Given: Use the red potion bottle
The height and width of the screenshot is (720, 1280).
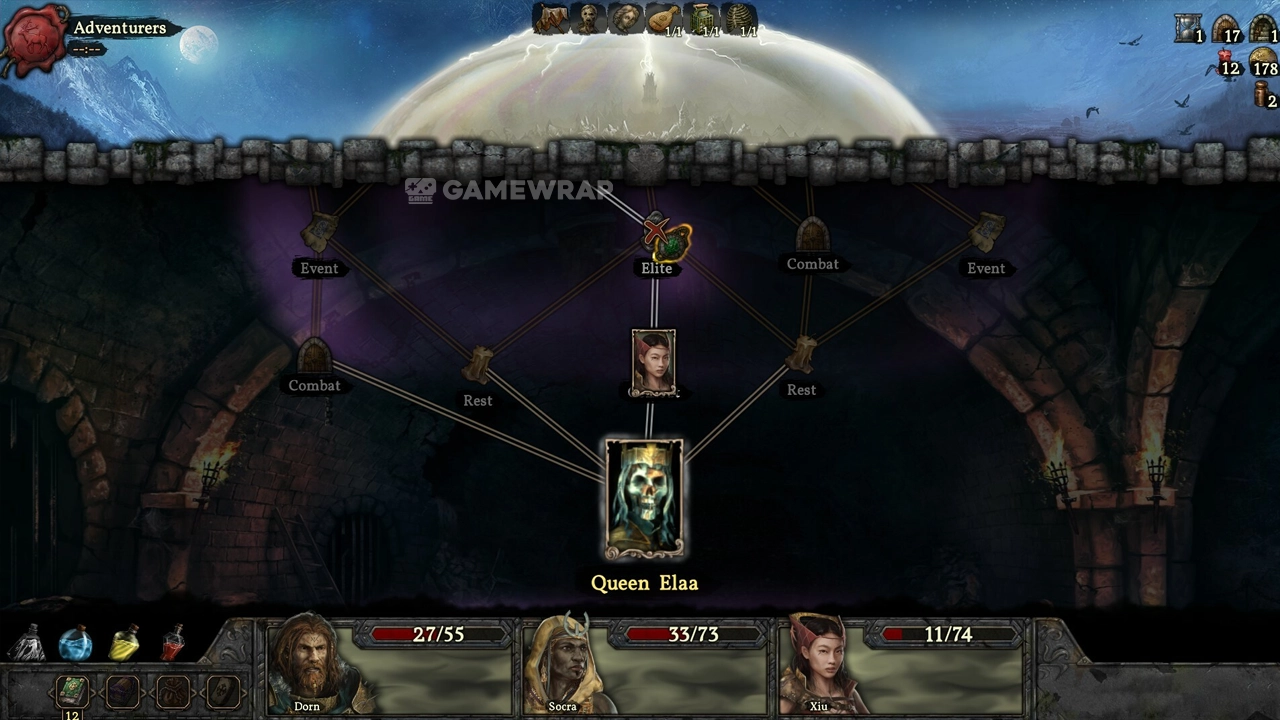Looking at the screenshot, I should click(173, 643).
